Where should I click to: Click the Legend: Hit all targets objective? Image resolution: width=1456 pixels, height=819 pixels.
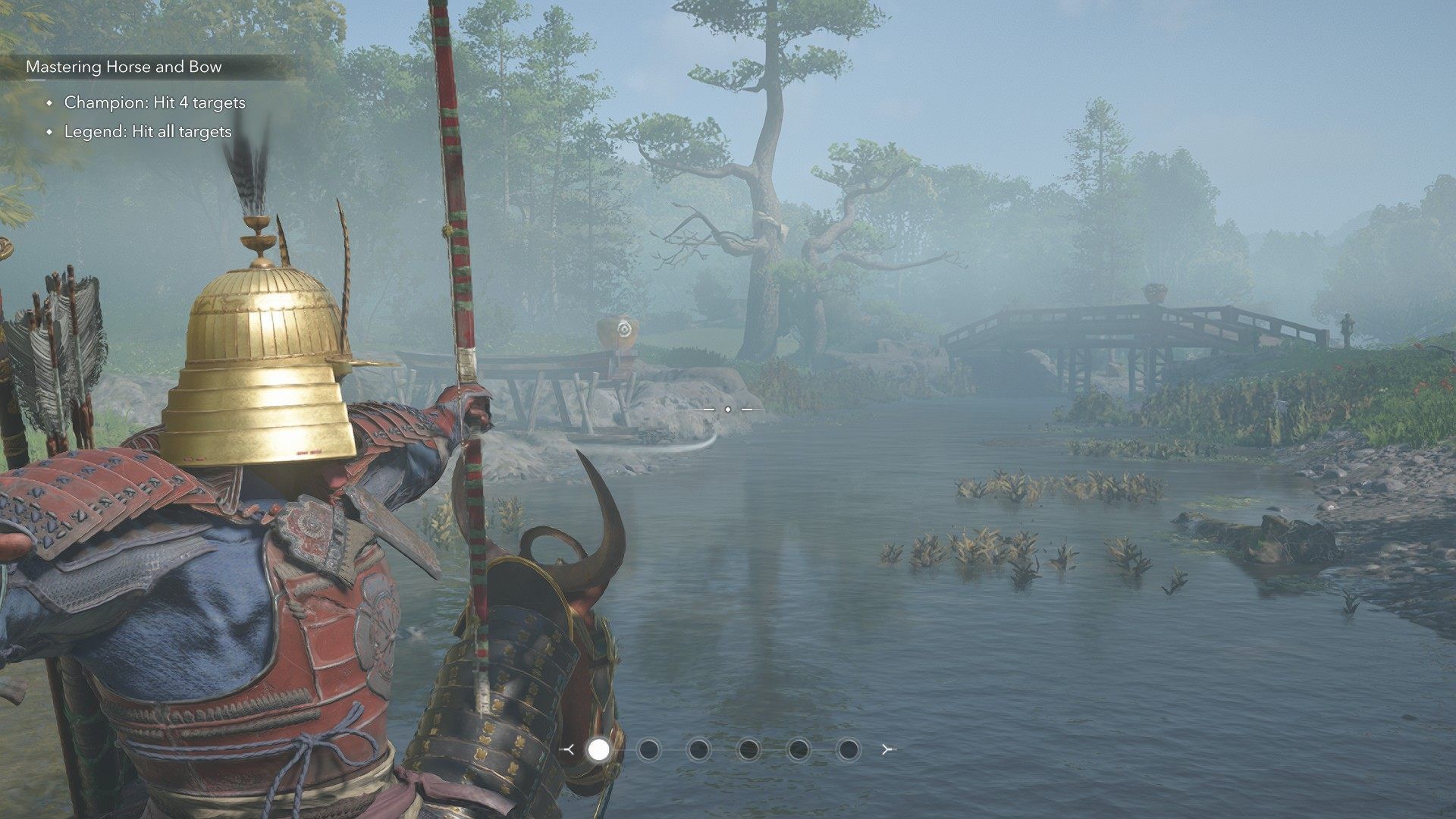tap(148, 132)
